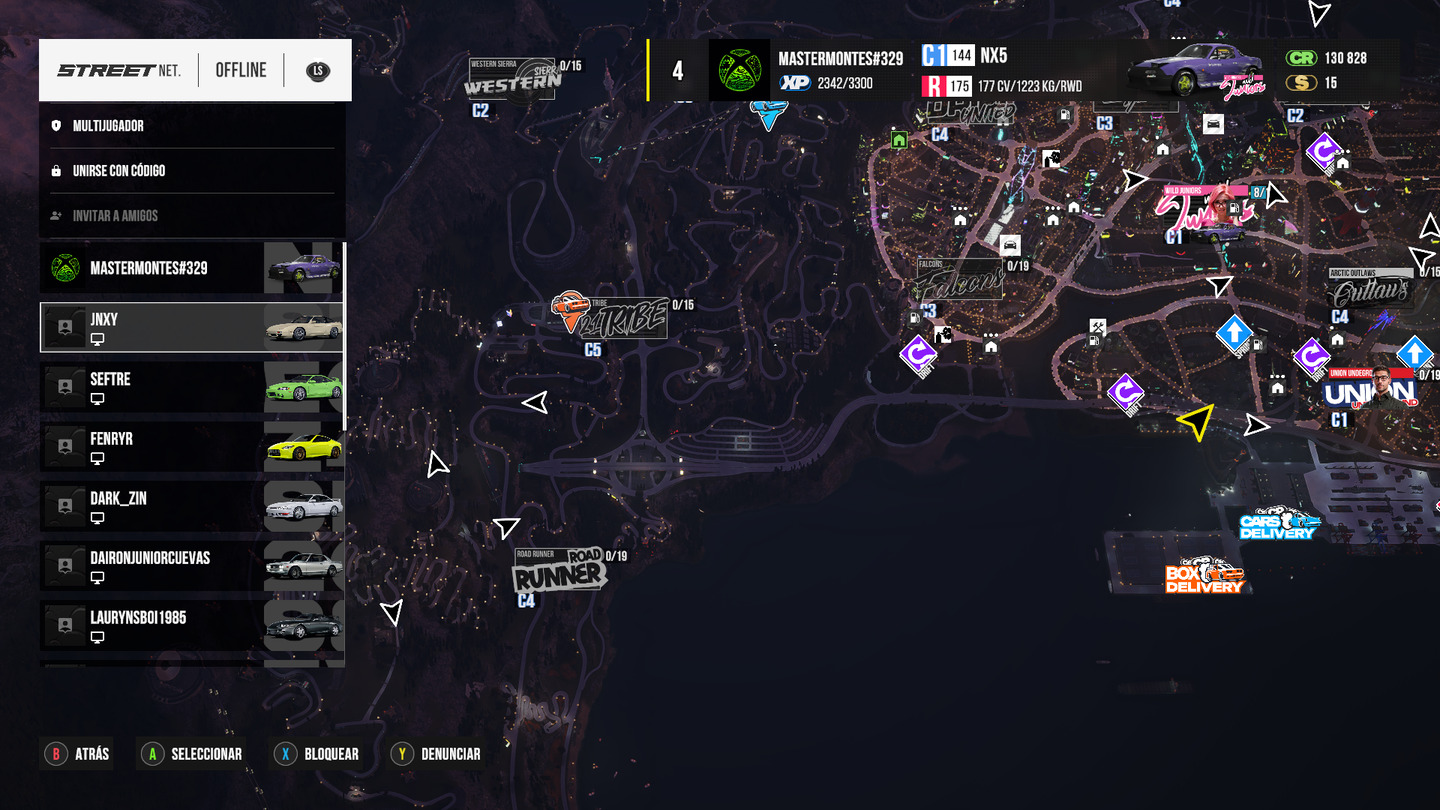Click the DARK_ZIN player row
Image resolution: width=1440 pixels, height=810 pixels.
(x=191, y=507)
